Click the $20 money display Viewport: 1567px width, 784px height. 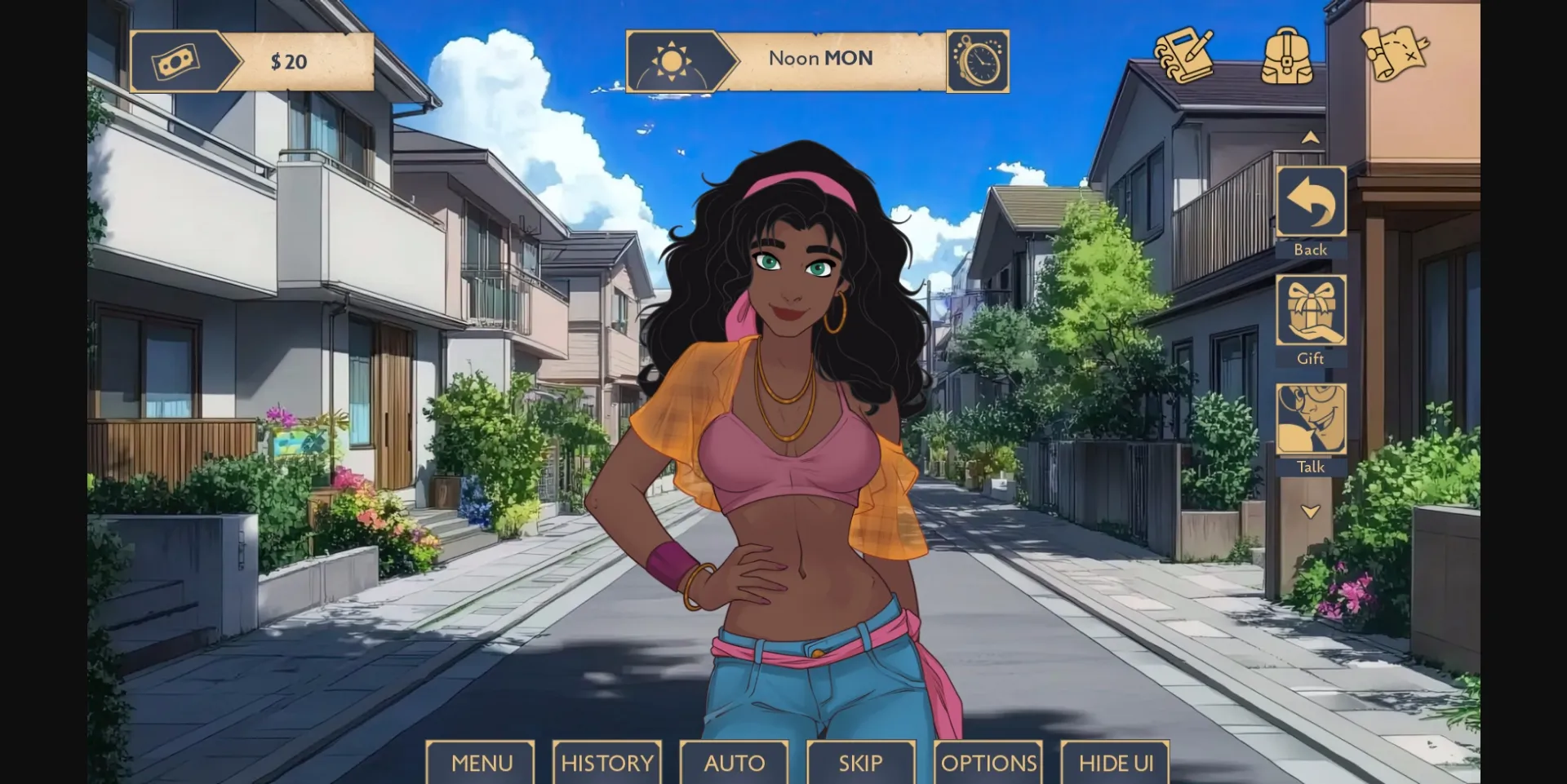[x=289, y=59]
